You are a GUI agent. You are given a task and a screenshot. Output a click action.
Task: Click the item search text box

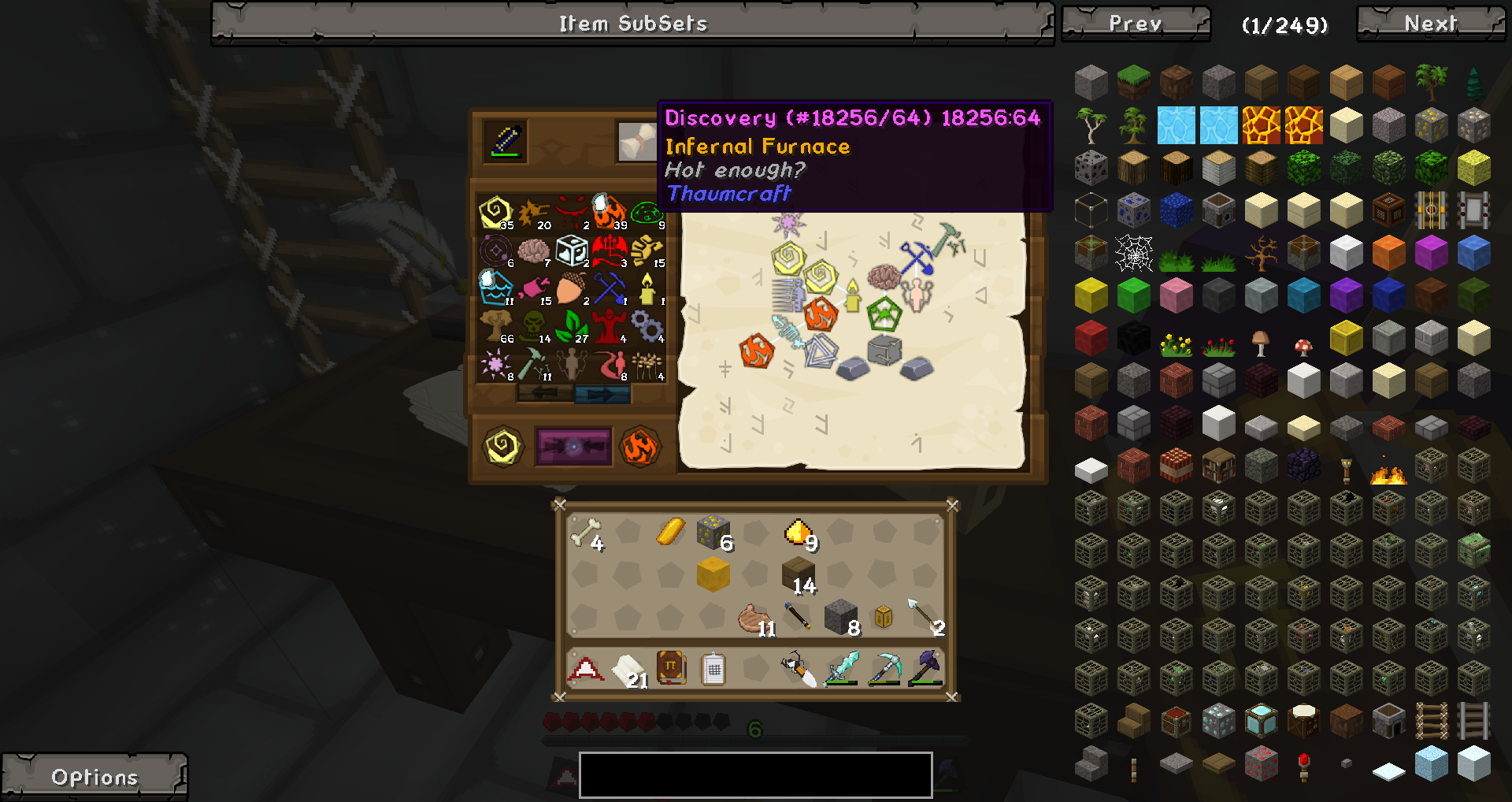pyautogui.click(x=755, y=774)
